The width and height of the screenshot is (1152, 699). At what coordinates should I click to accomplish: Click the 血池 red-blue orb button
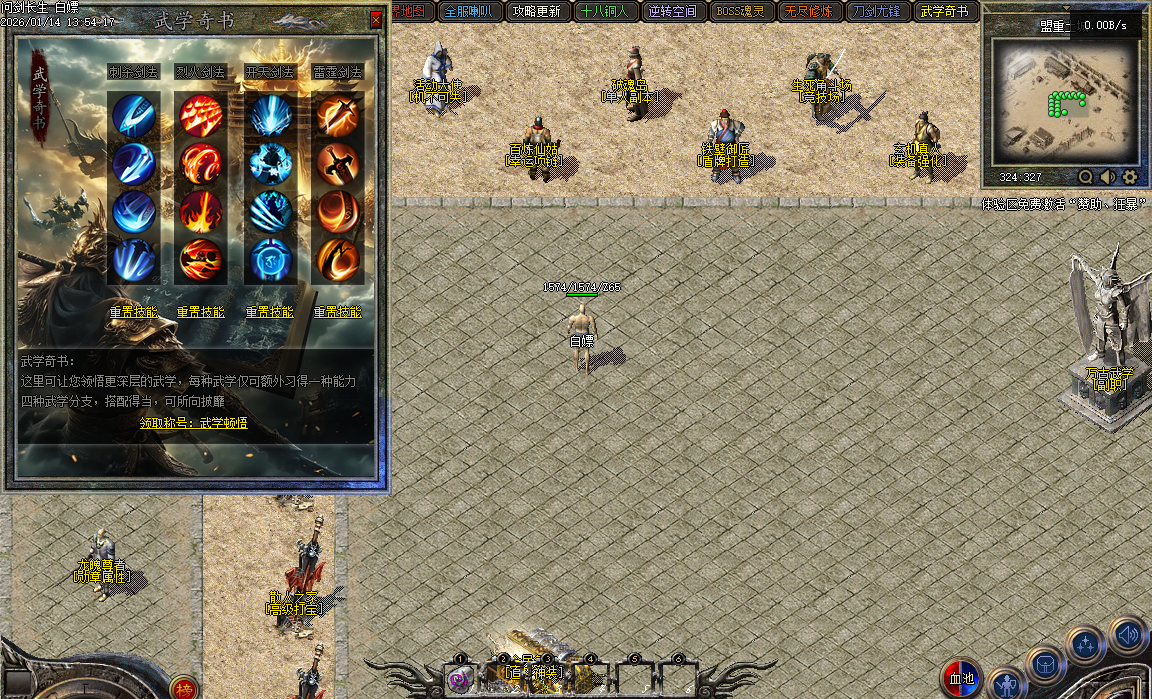tap(961, 678)
